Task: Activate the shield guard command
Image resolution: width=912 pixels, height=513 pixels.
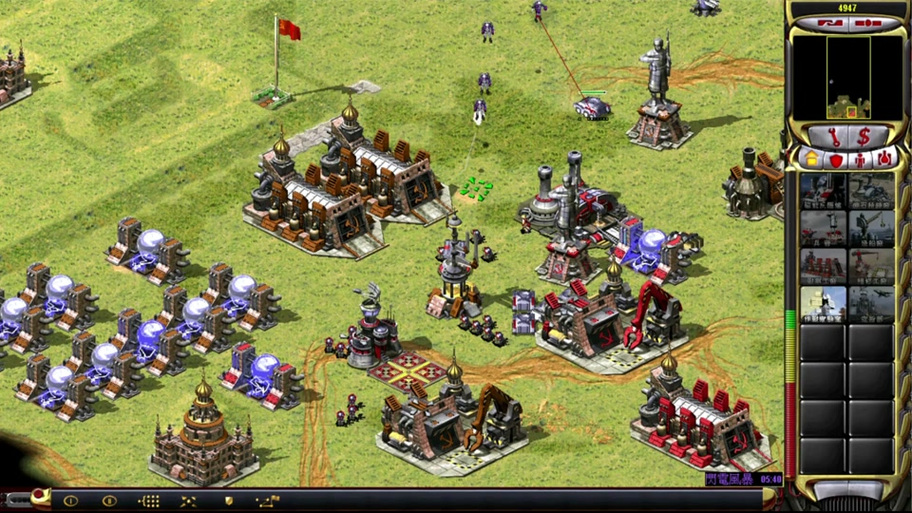Action: pyautogui.click(x=228, y=500)
